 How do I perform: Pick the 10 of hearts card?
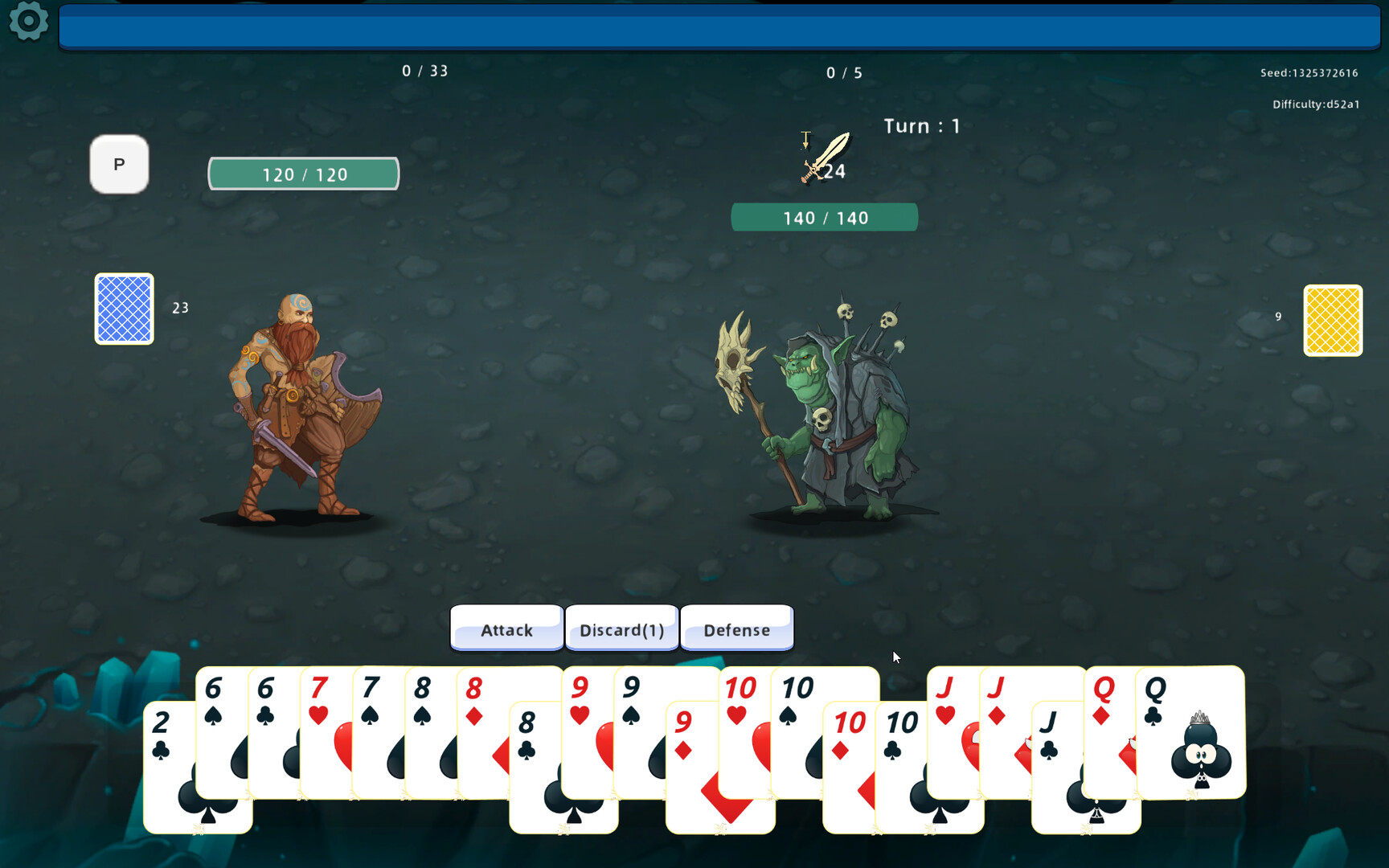pyautogui.click(x=741, y=723)
